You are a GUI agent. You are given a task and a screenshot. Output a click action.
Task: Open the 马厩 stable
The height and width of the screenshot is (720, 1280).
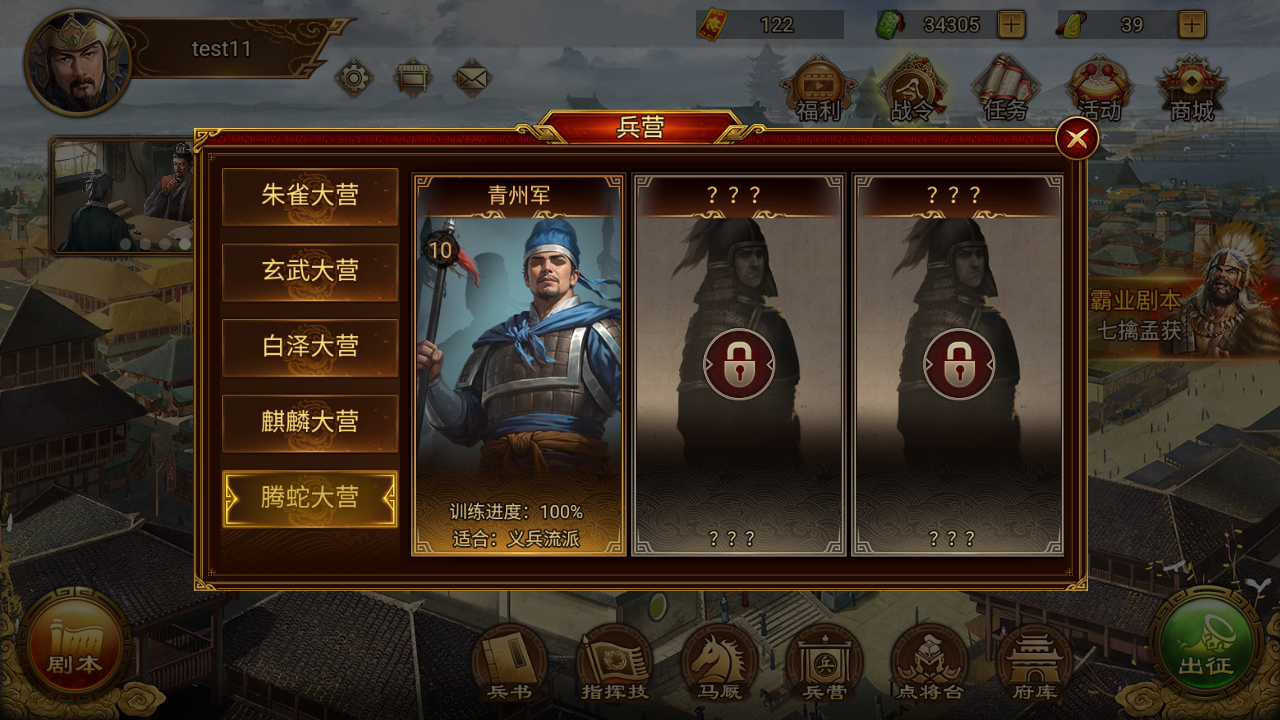pos(718,662)
